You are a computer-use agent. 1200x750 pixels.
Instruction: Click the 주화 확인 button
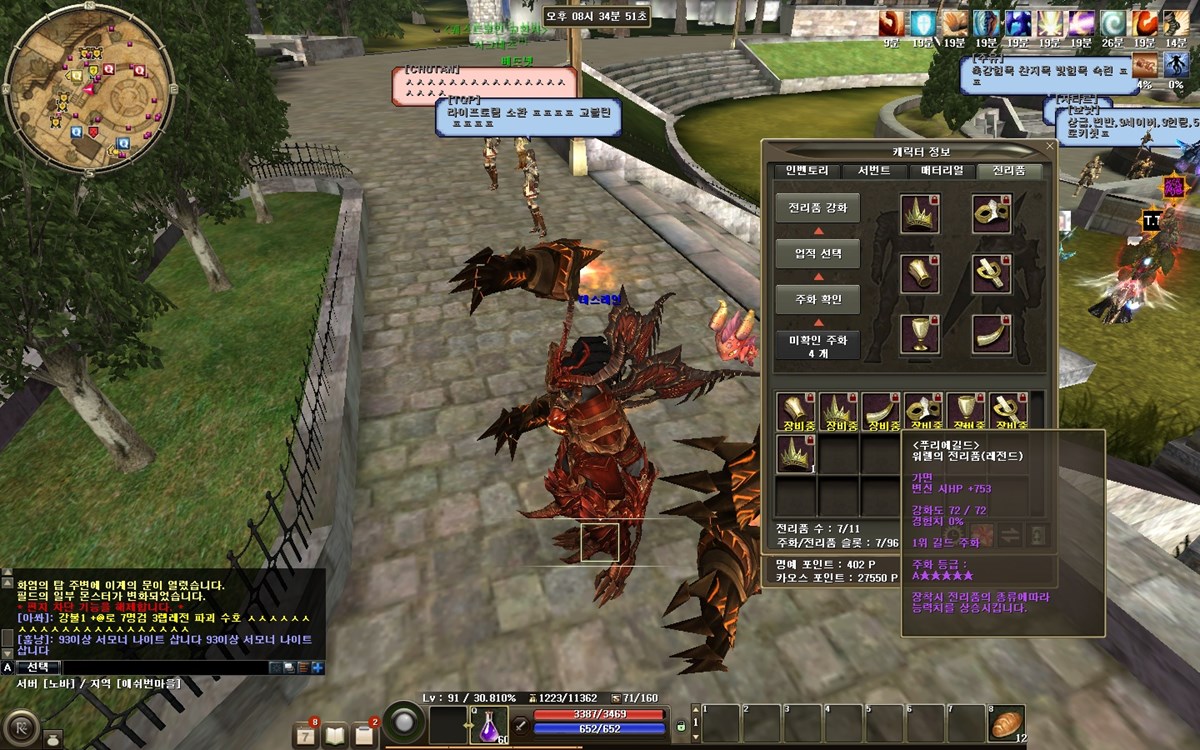click(817, 299)
